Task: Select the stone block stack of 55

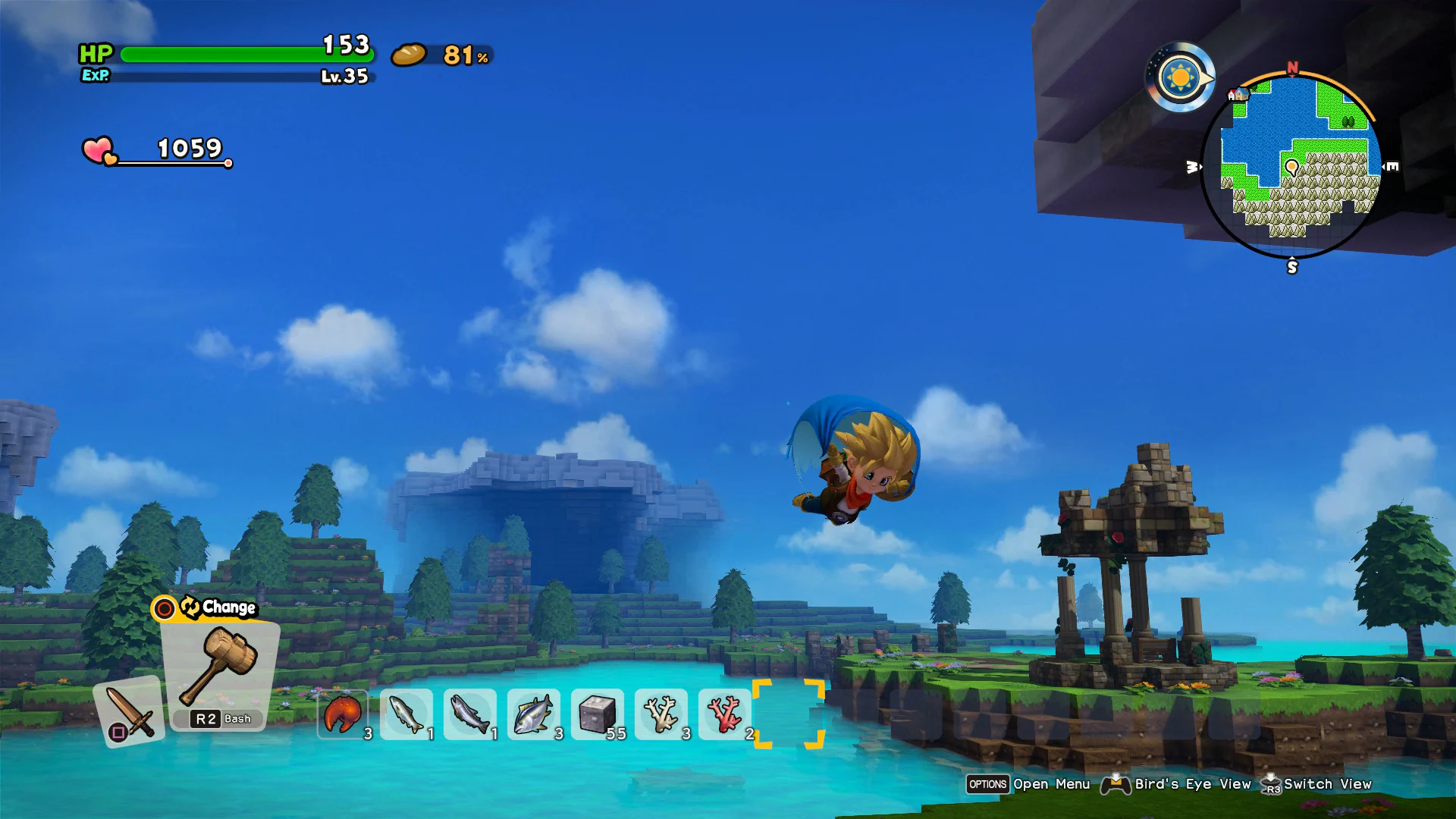Action: pos(597,714)
